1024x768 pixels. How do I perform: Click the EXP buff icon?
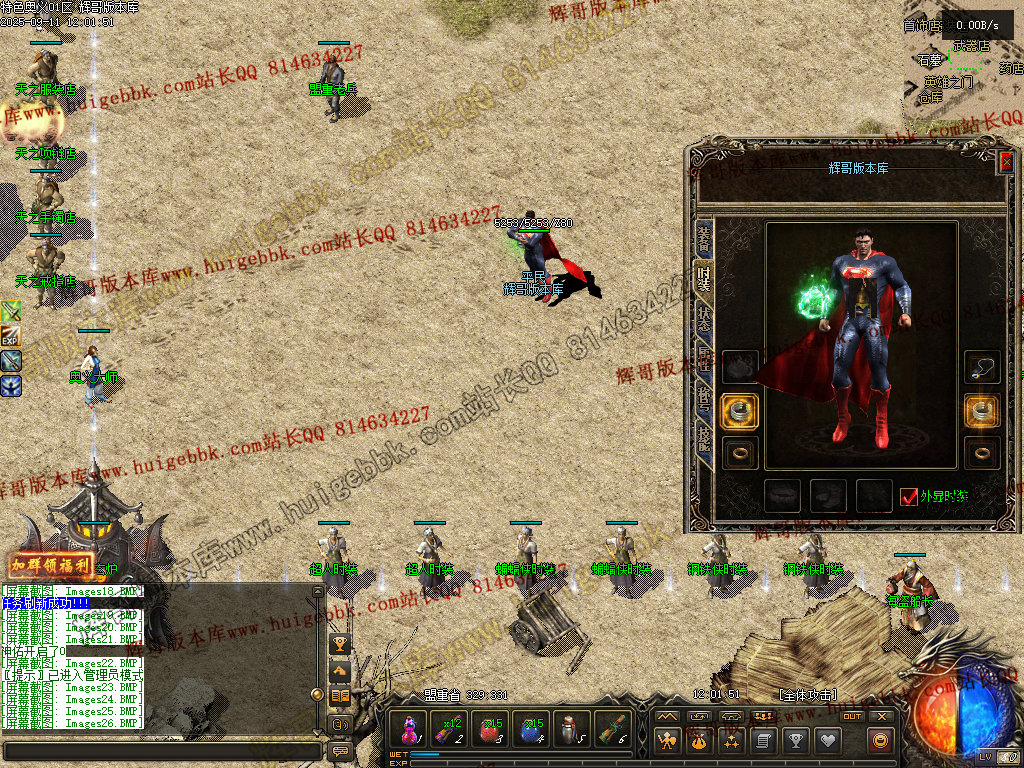[x=11, y=336]
